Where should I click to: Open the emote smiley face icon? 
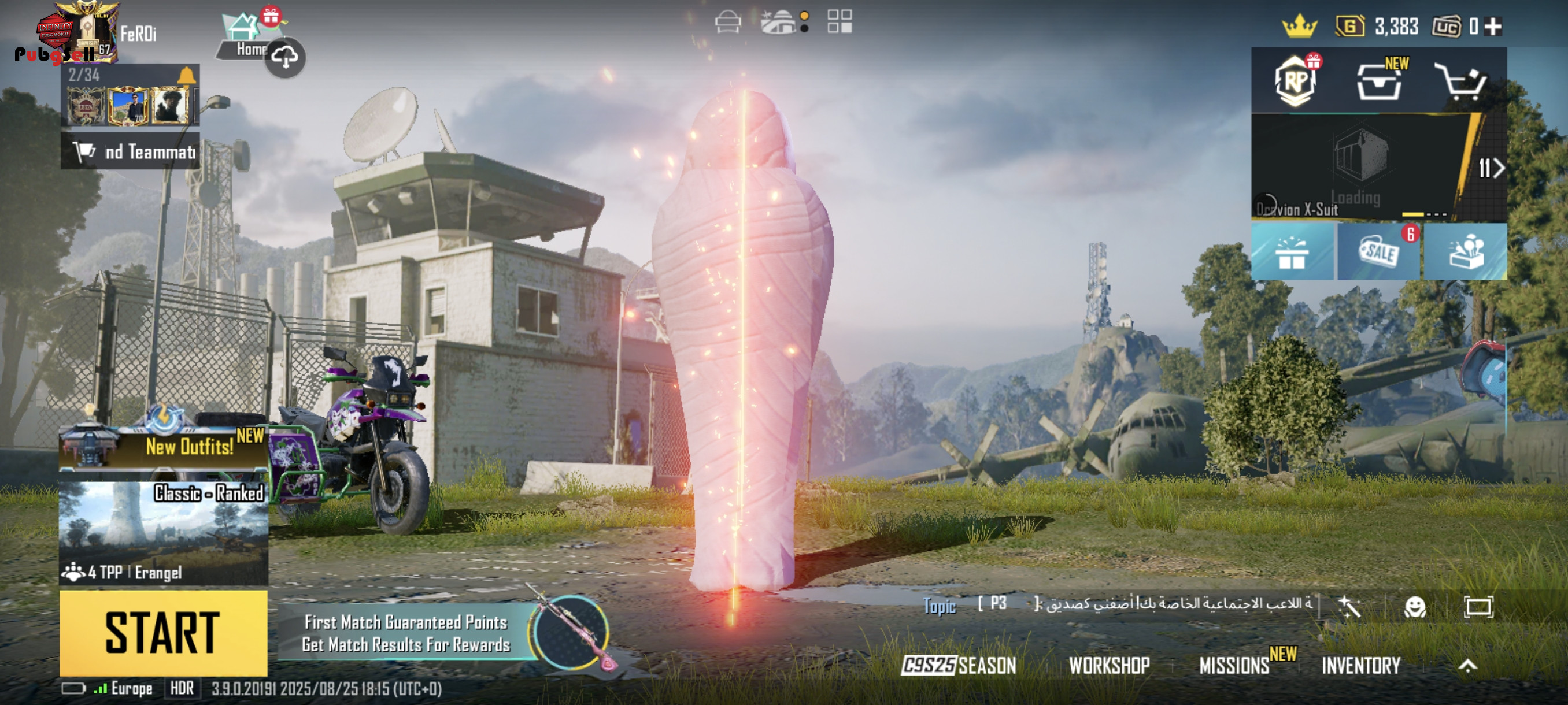pyautogui.click(x=1415, y=606)
